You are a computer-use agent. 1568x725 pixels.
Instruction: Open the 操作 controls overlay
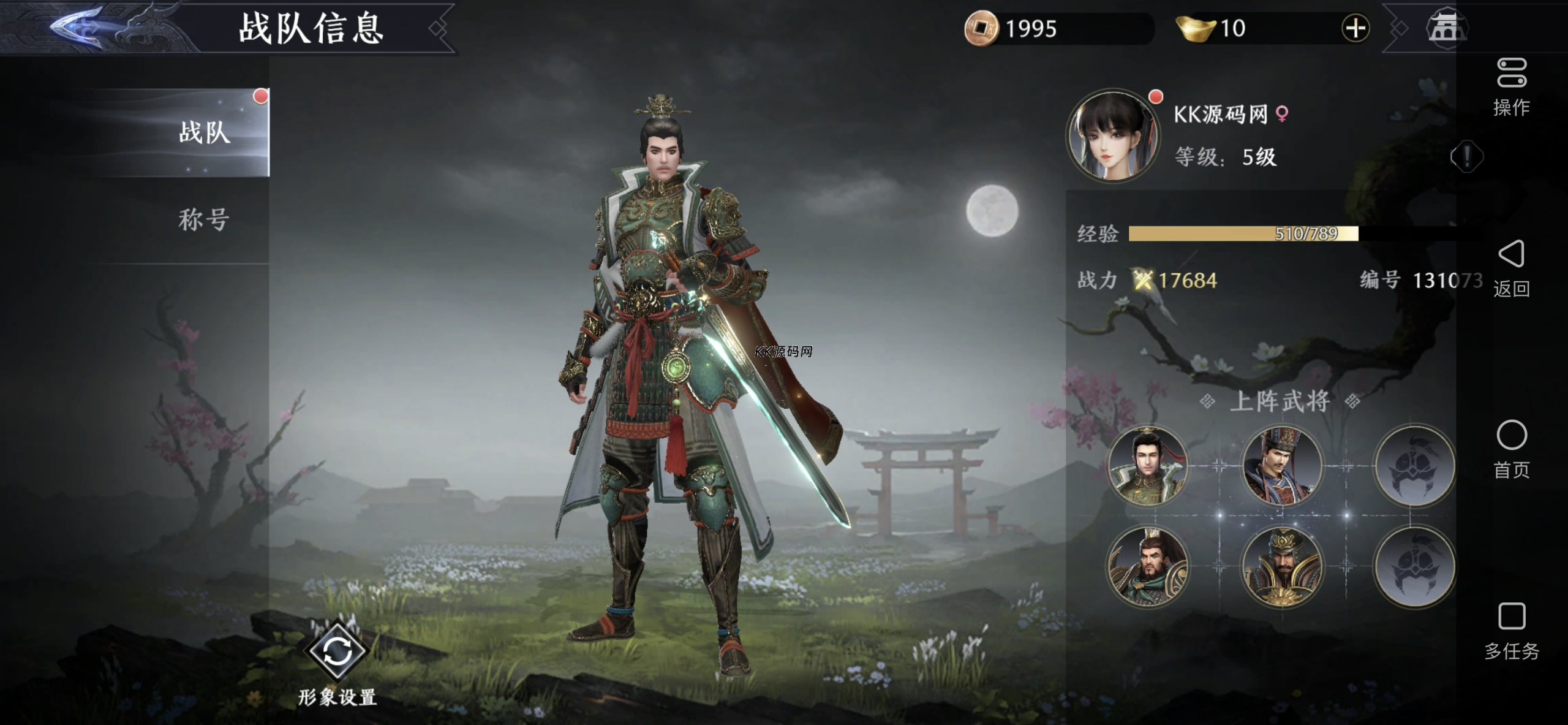tap(1512, 86)
